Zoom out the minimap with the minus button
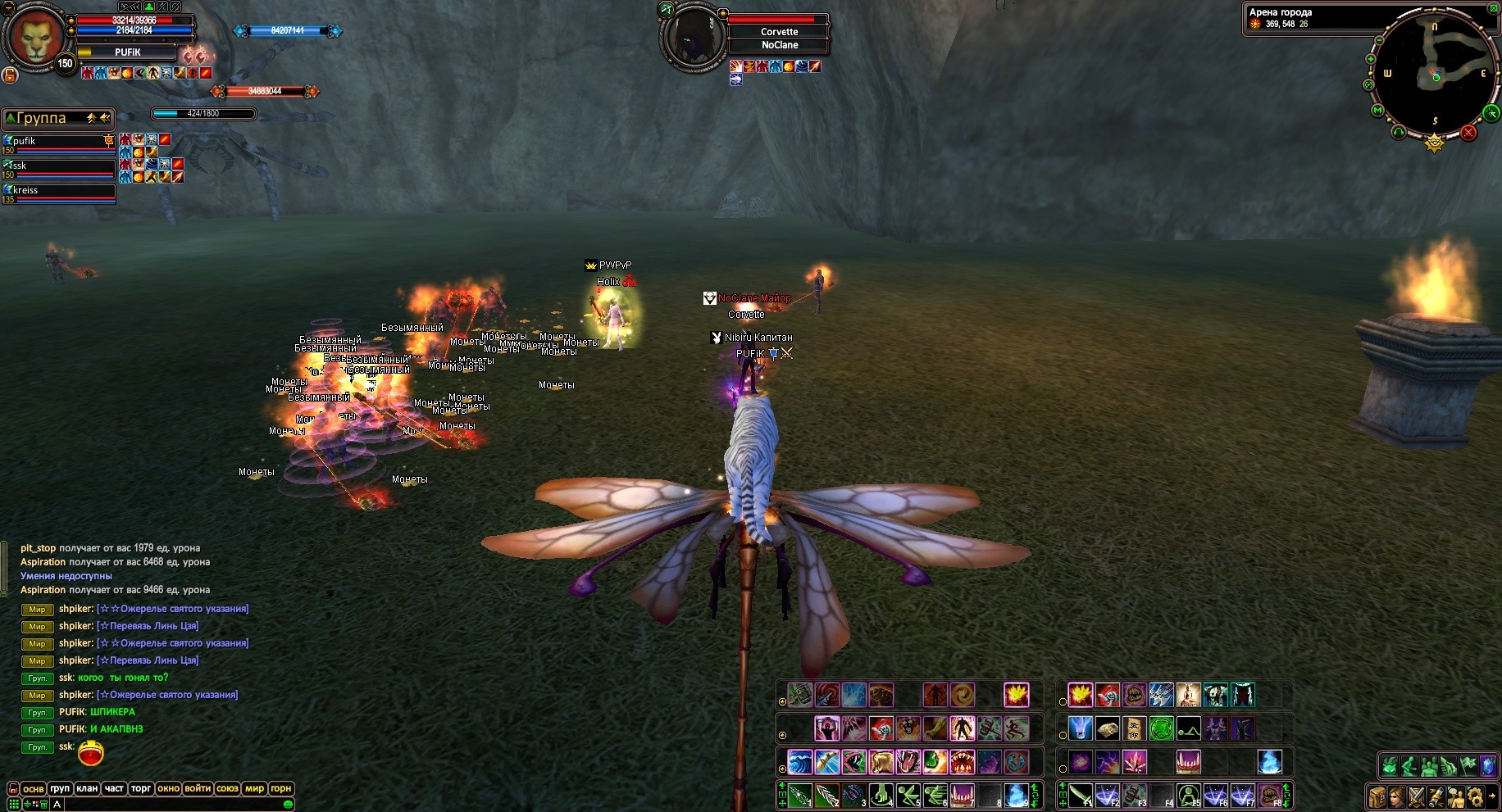Screen dimensions: 1502x812 (x=1379, y=40)
